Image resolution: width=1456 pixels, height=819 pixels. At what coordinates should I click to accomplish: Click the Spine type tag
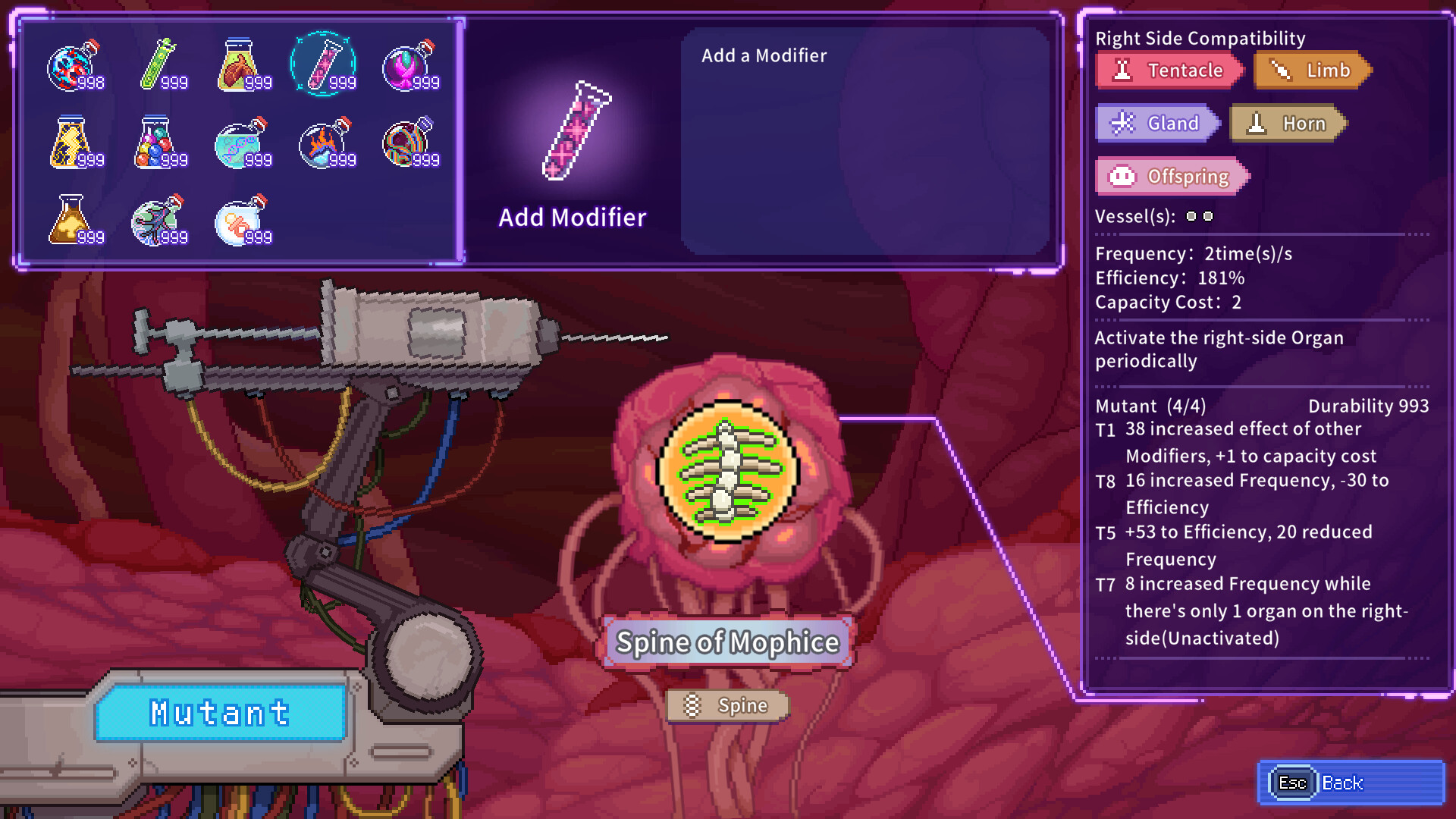727,705
